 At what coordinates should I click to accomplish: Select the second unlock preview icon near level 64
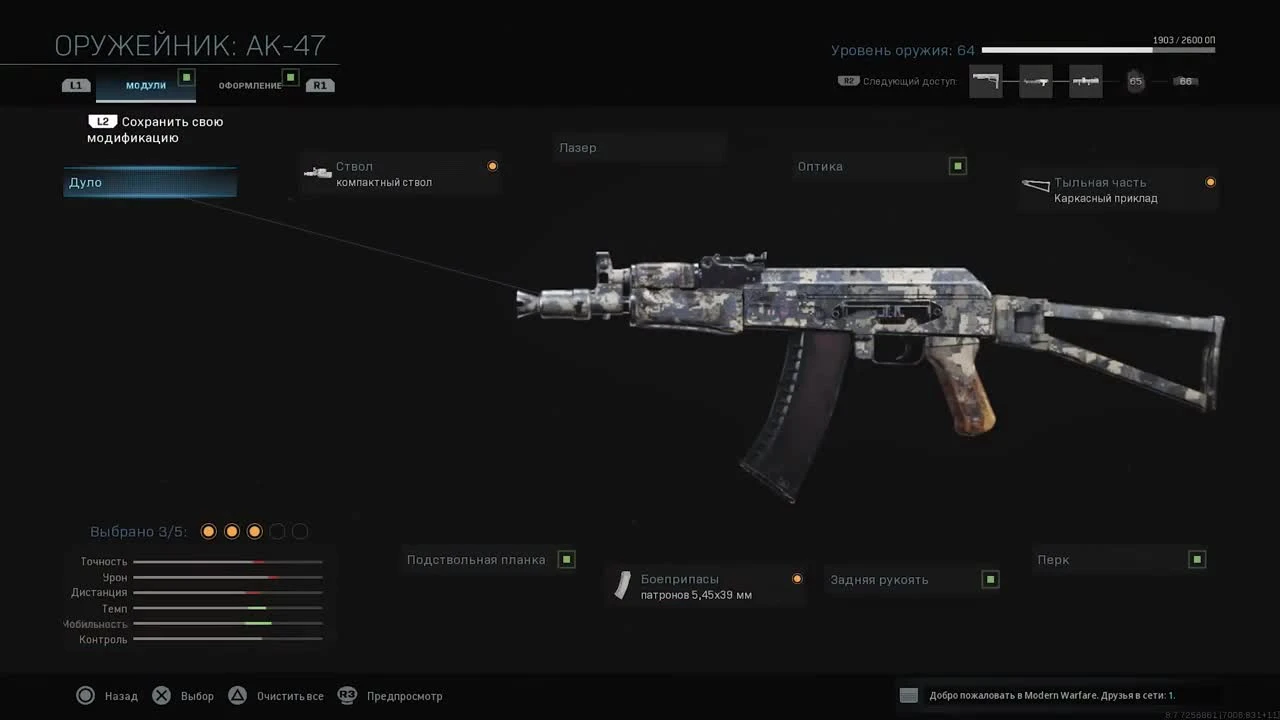tap(1036, 81)
